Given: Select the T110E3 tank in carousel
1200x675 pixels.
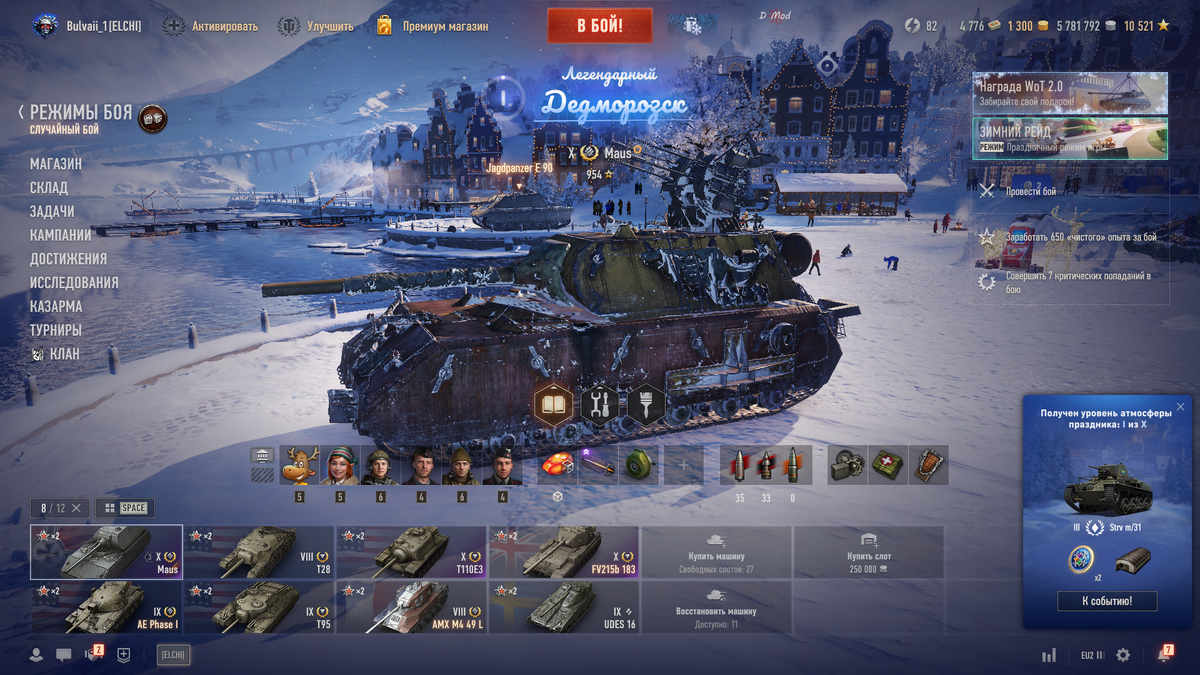Looking at the screenshot, I should [x=411, y=552].
